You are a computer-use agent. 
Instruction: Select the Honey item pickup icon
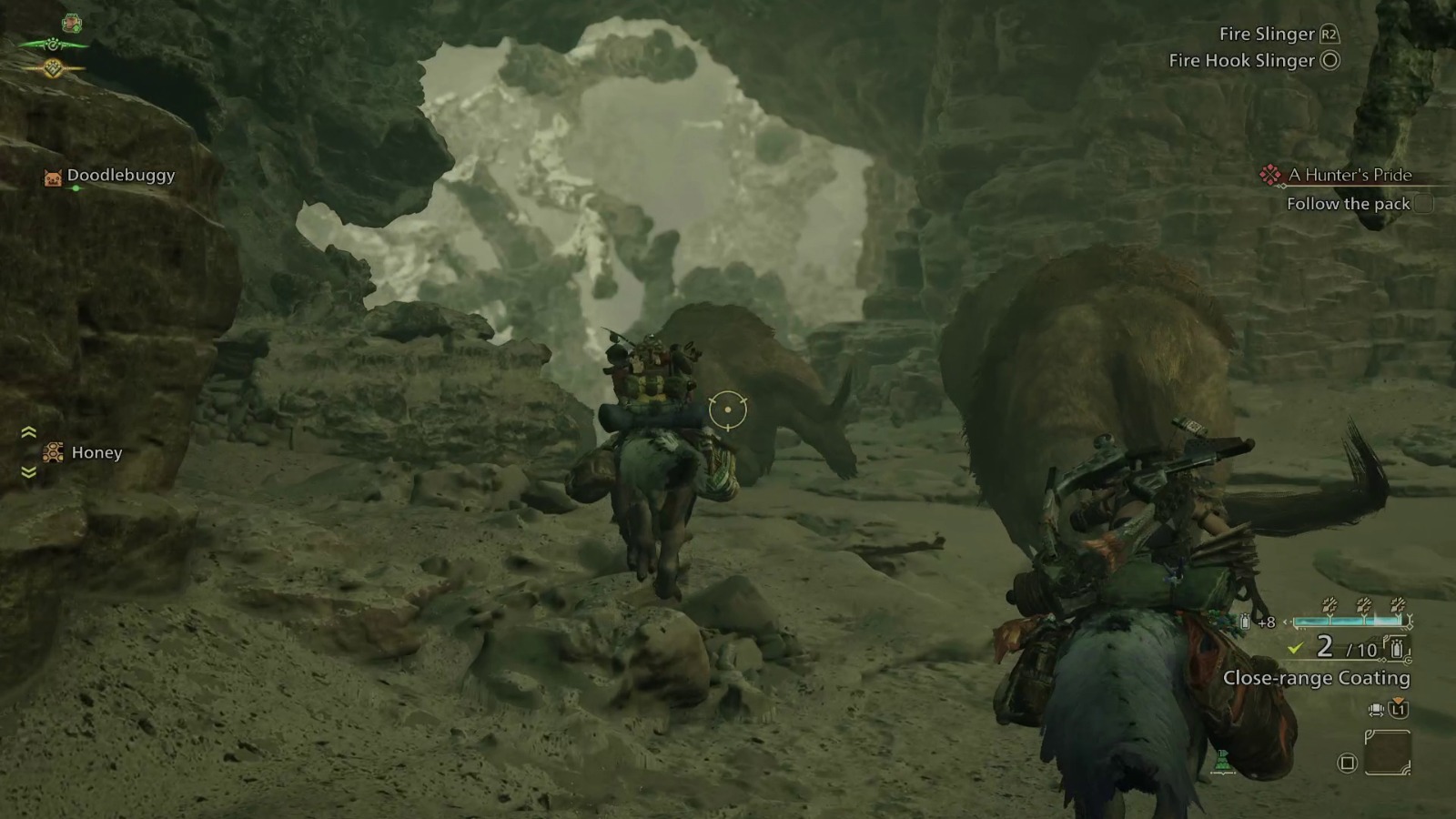click(54, 452)
